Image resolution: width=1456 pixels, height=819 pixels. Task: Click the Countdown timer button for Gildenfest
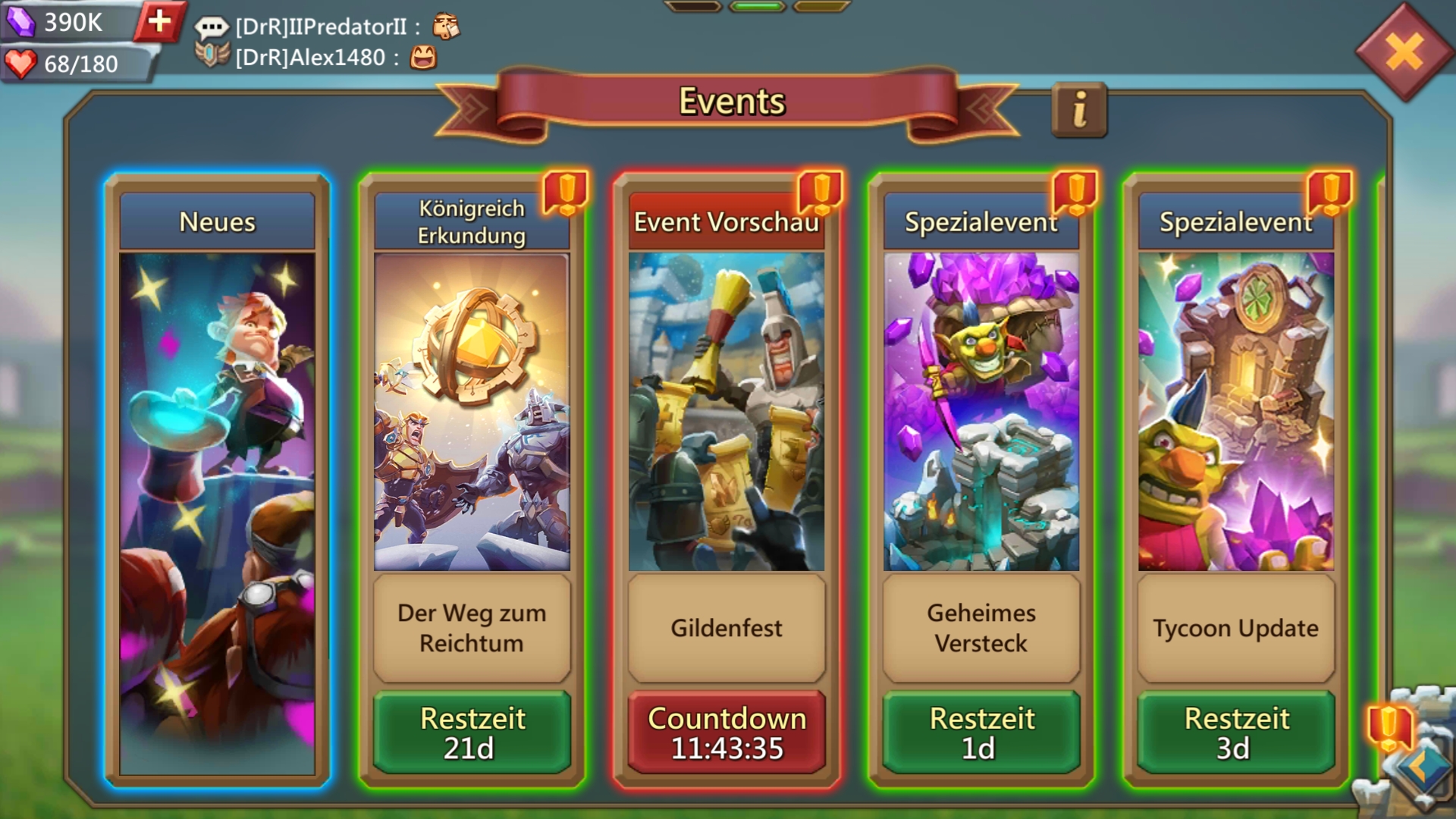click(726, 733)
